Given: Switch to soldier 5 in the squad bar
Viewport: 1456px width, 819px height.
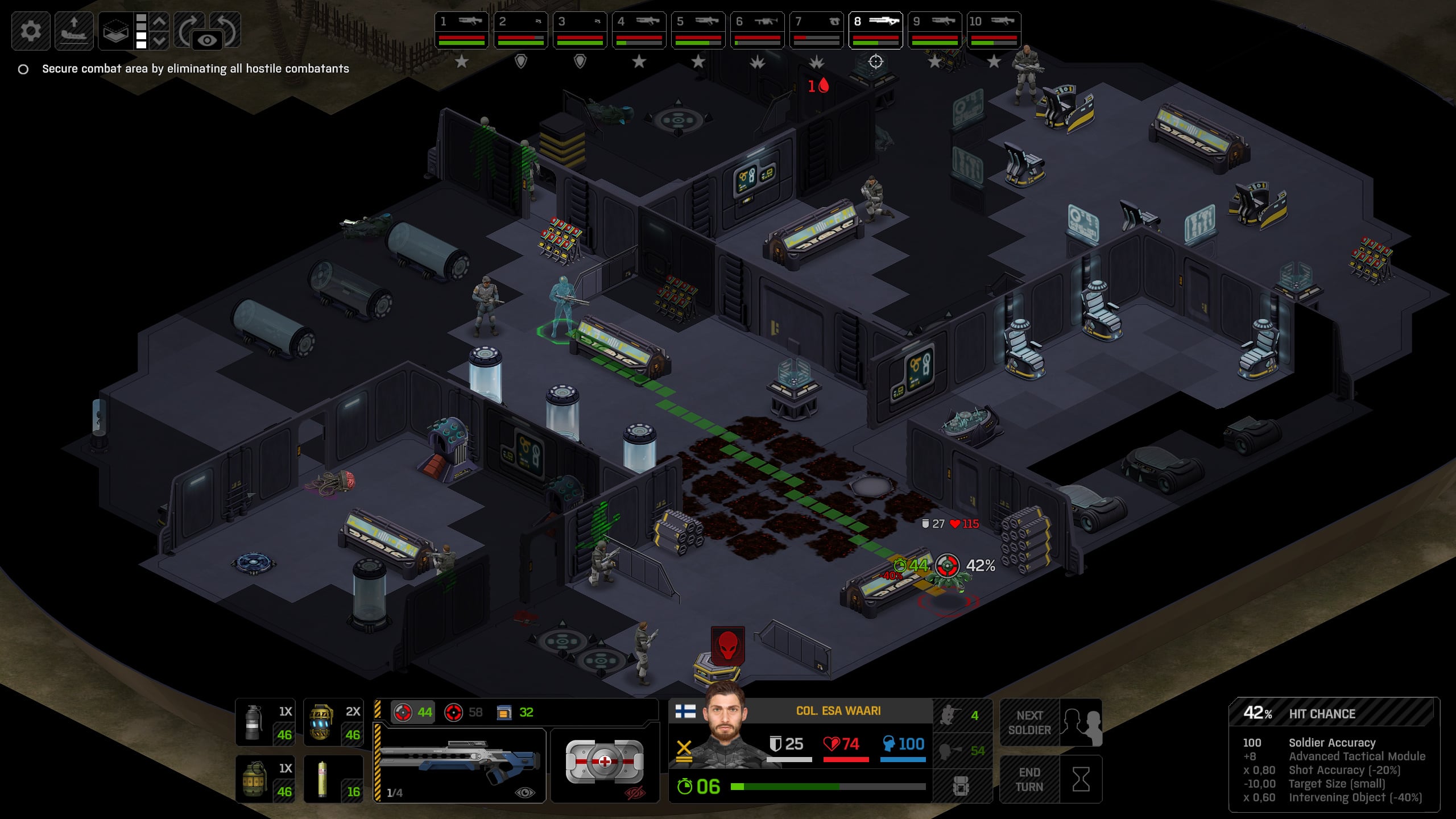Looking at the screenshot, I should (698, 30).
